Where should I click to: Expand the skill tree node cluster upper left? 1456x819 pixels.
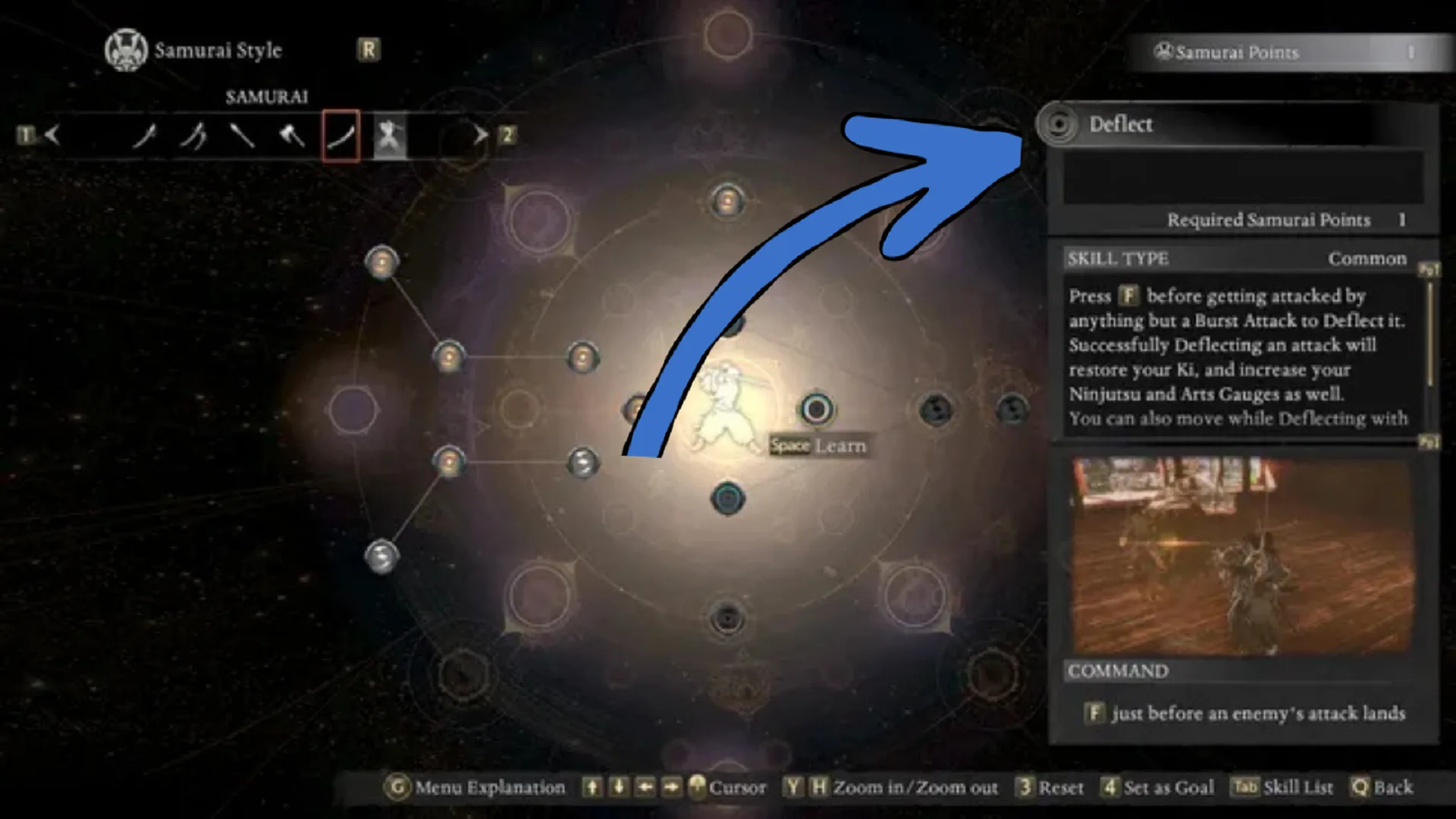(381, 261)
